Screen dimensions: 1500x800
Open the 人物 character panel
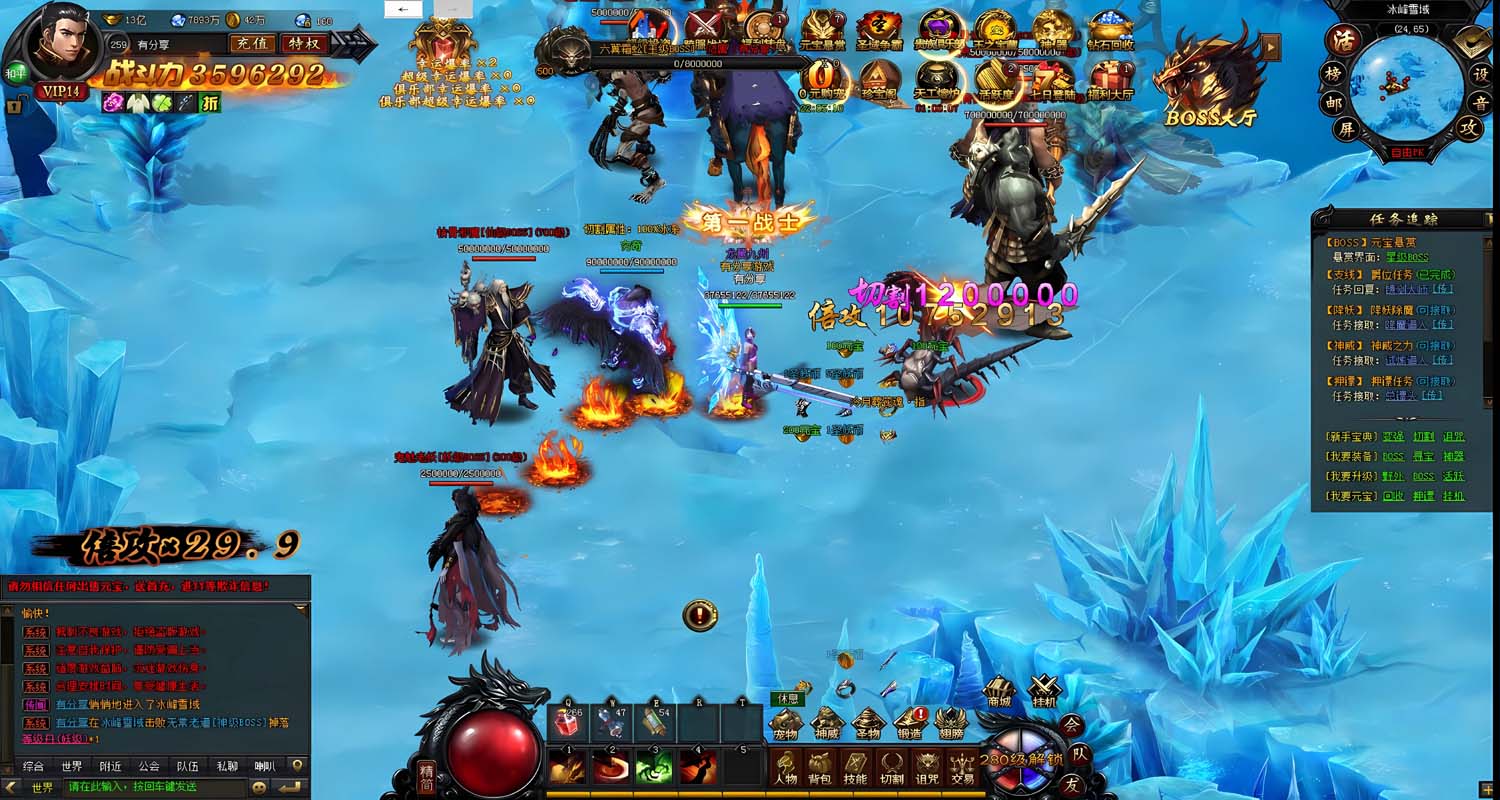click(786, 767)
